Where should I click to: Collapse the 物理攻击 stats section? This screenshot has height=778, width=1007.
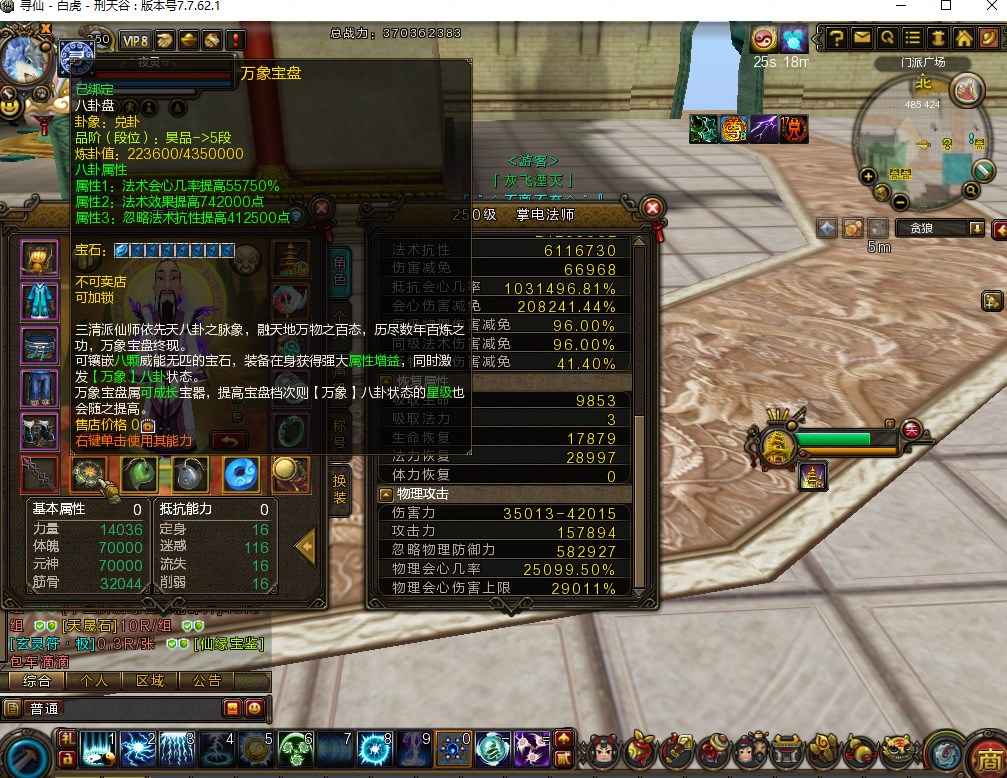pyautogui.click(x=386, y=494)
